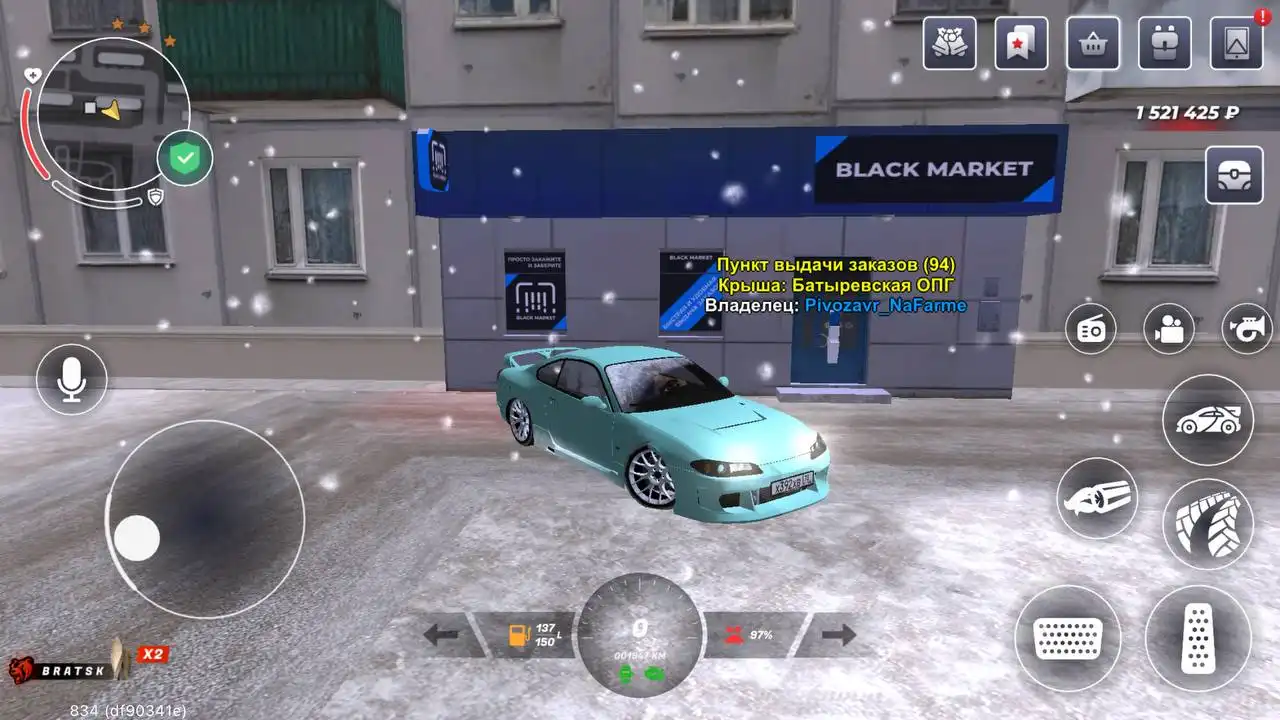Open the backpack inventory
Viewport: 1280px width, 720px height.
click(1165, 44)
